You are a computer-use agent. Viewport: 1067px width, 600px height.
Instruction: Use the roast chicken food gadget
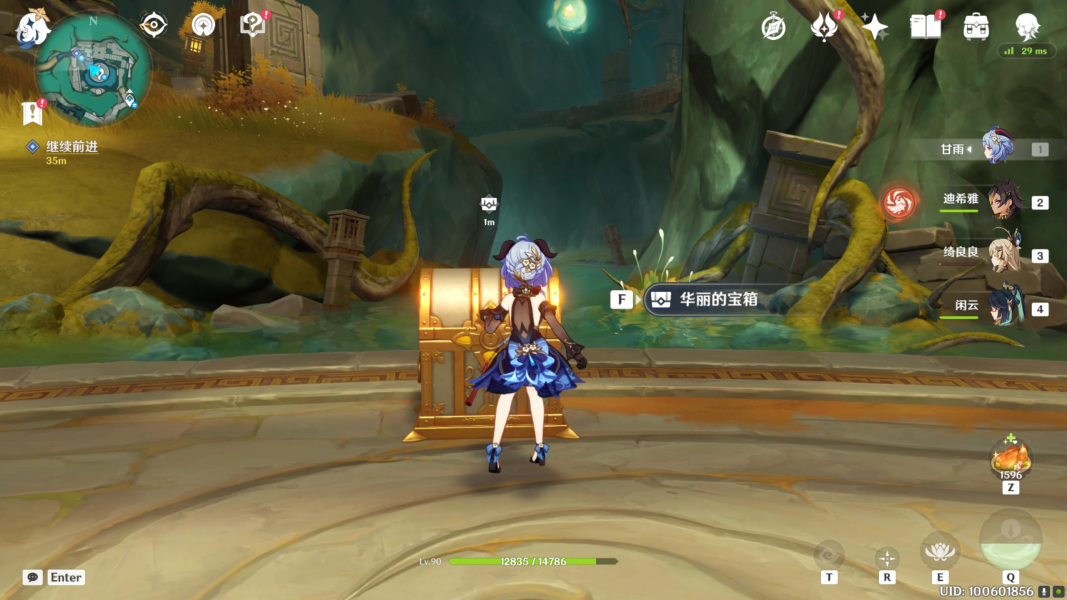coord(1011,459)
